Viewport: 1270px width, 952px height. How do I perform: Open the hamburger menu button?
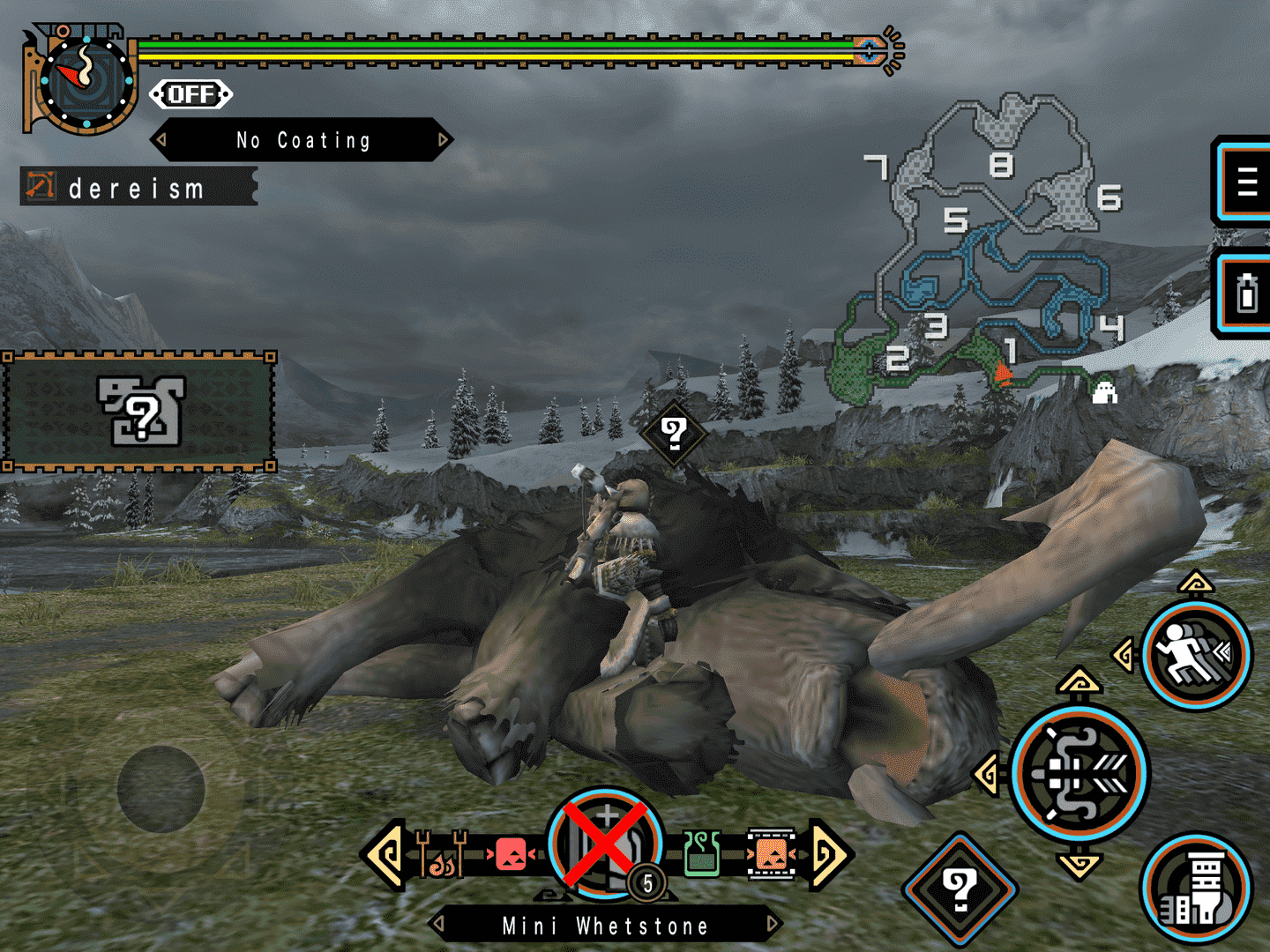(1245, 182)
